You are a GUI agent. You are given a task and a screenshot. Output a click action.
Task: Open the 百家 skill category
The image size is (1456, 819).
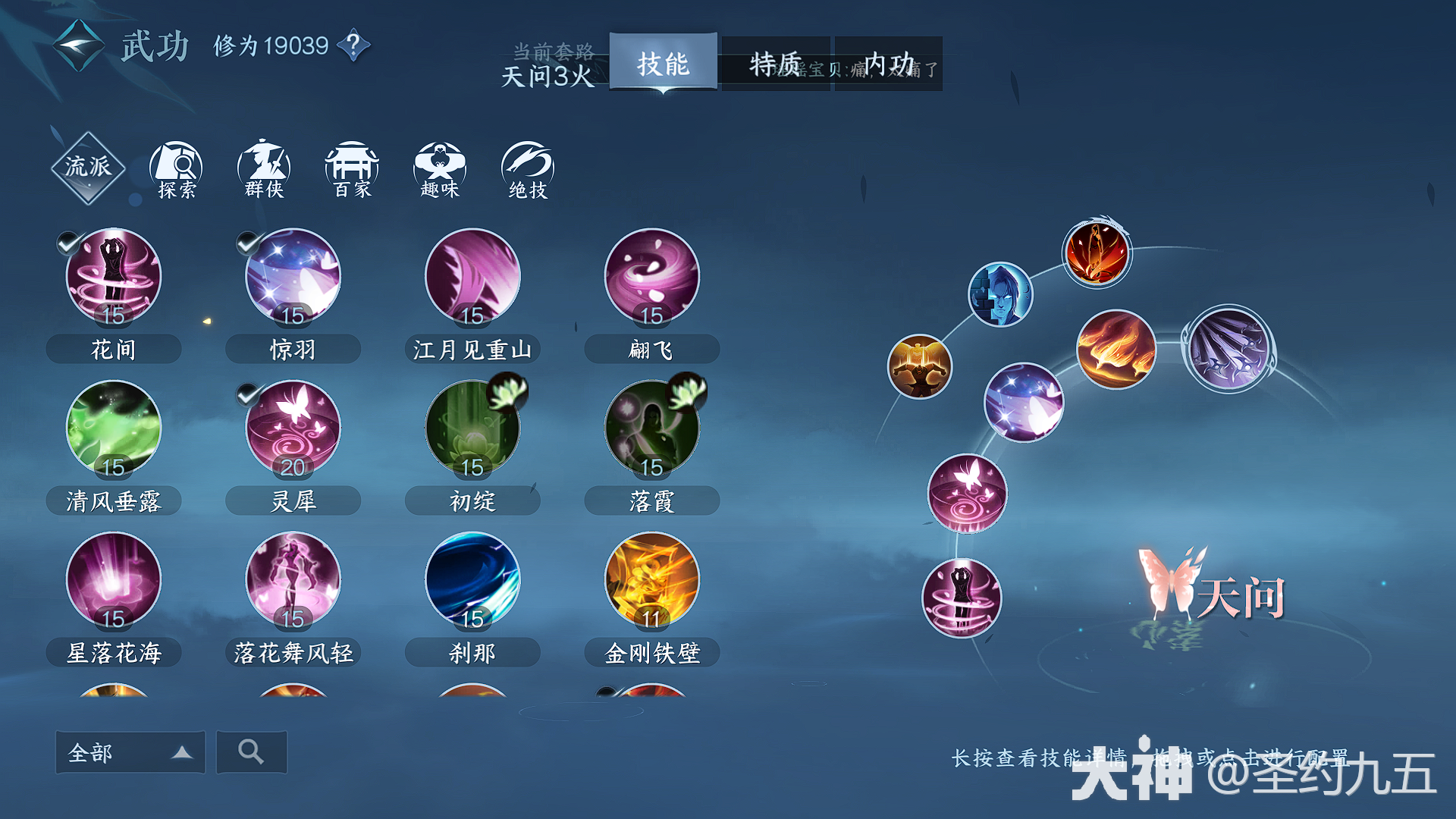(x=352, y=170)
